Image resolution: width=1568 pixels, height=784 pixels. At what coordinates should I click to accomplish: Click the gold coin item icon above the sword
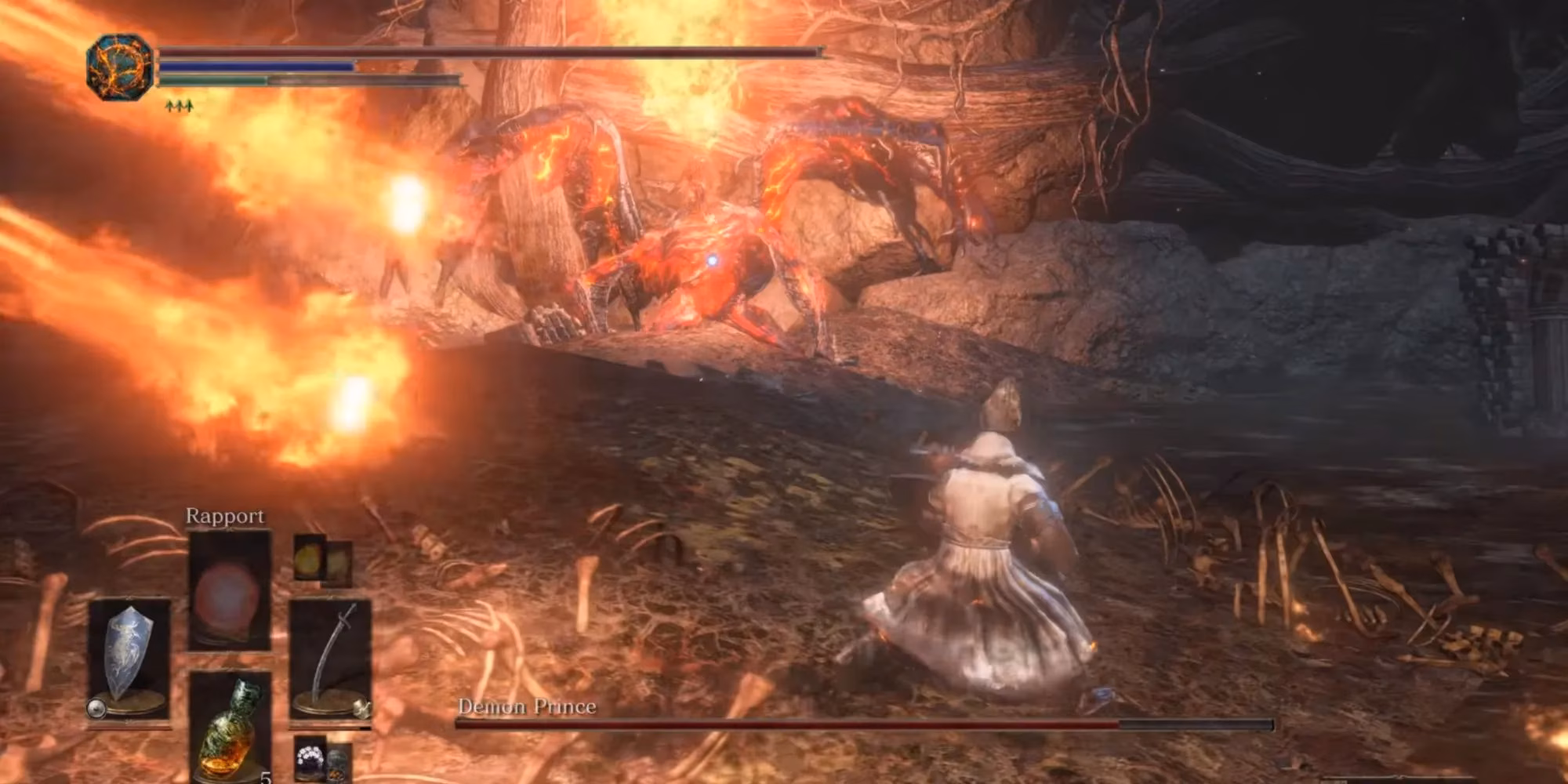[309, 557]
